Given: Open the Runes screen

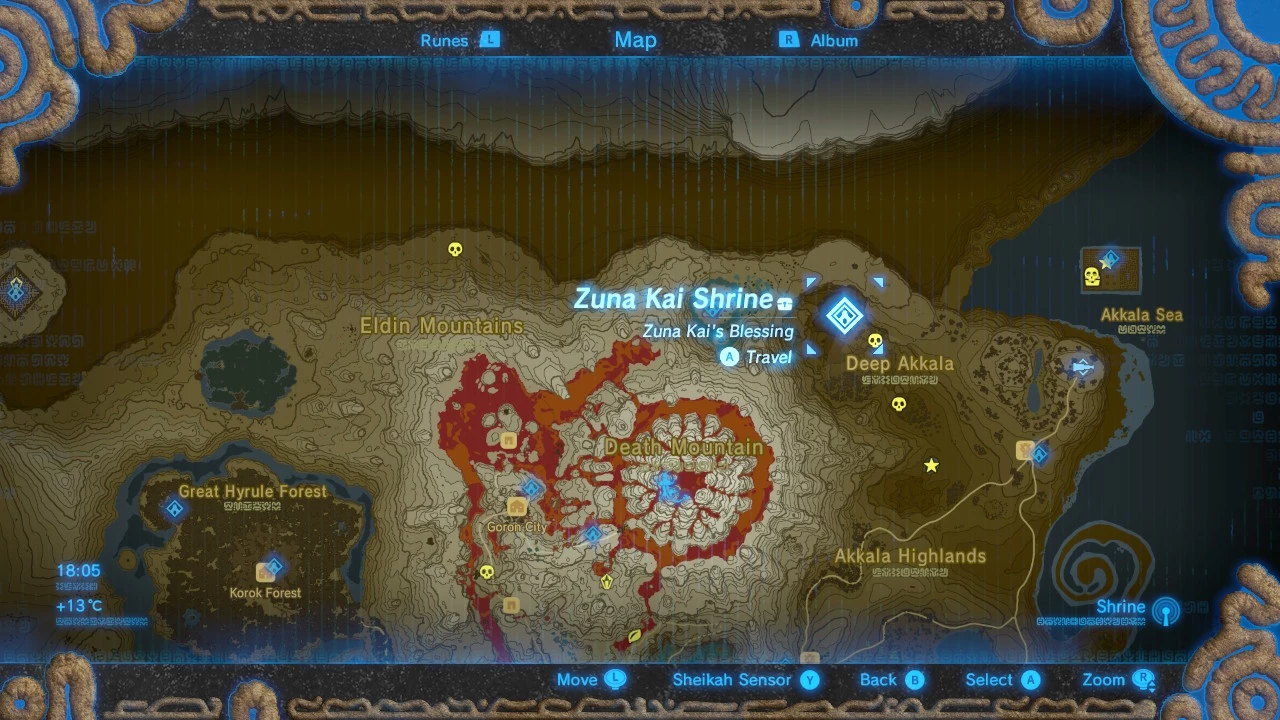Looking at the screenshot, I should click(459, 40).
